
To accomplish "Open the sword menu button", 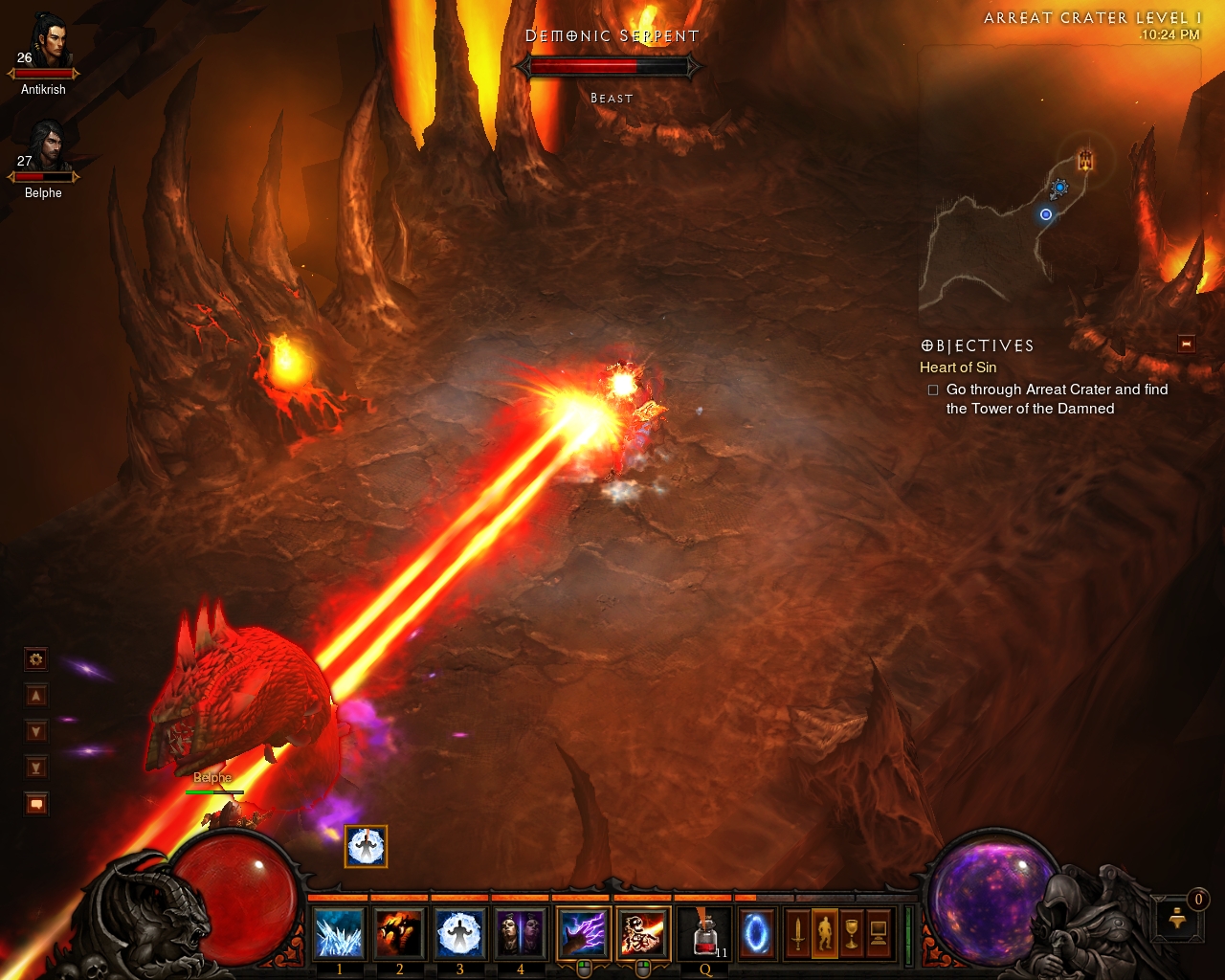I will (797, 933).
